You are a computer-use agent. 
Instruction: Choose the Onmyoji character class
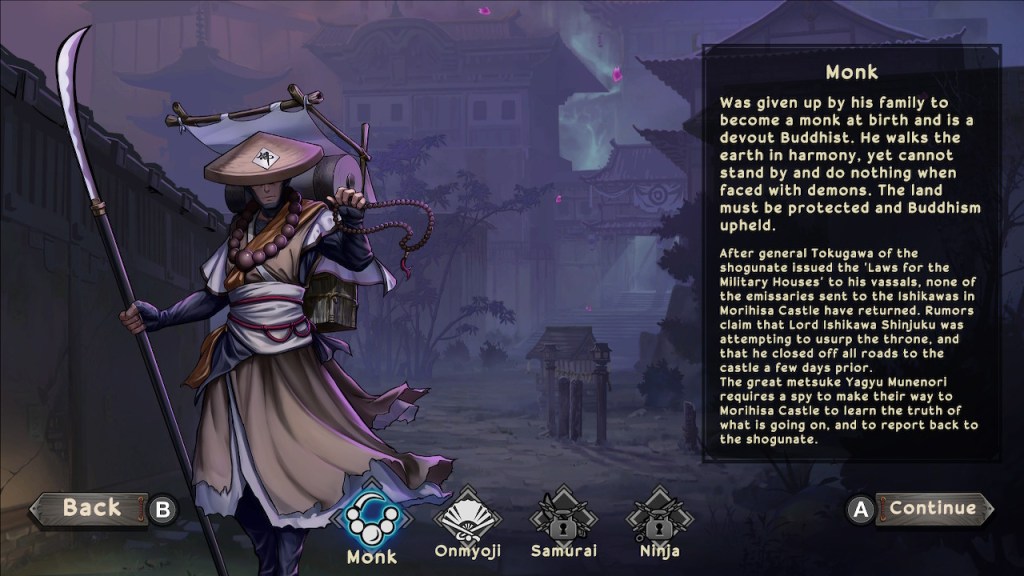pos(466,516)
